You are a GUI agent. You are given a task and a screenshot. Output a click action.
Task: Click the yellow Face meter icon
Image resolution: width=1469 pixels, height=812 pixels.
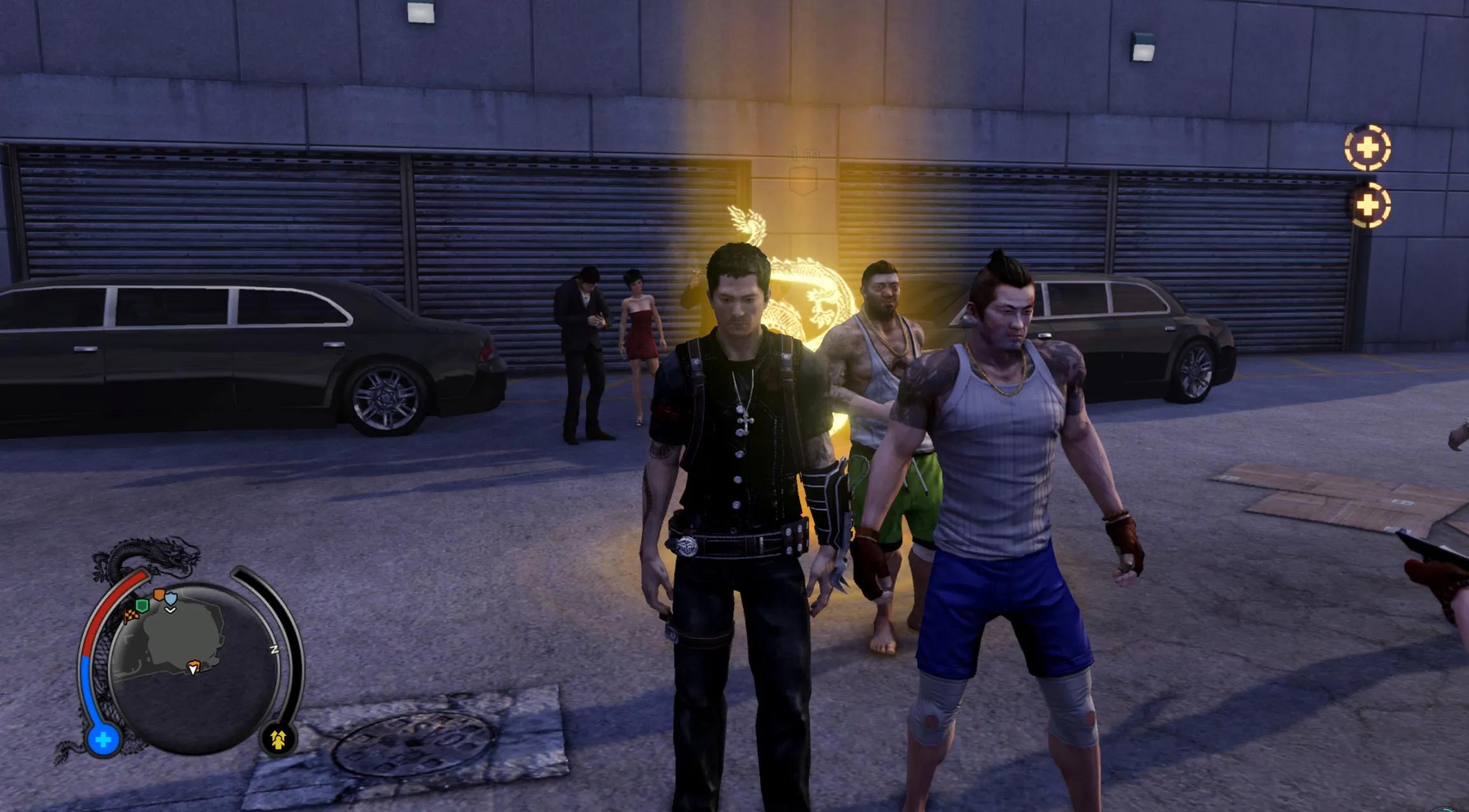pyautogui.click(x=278, y=739)
